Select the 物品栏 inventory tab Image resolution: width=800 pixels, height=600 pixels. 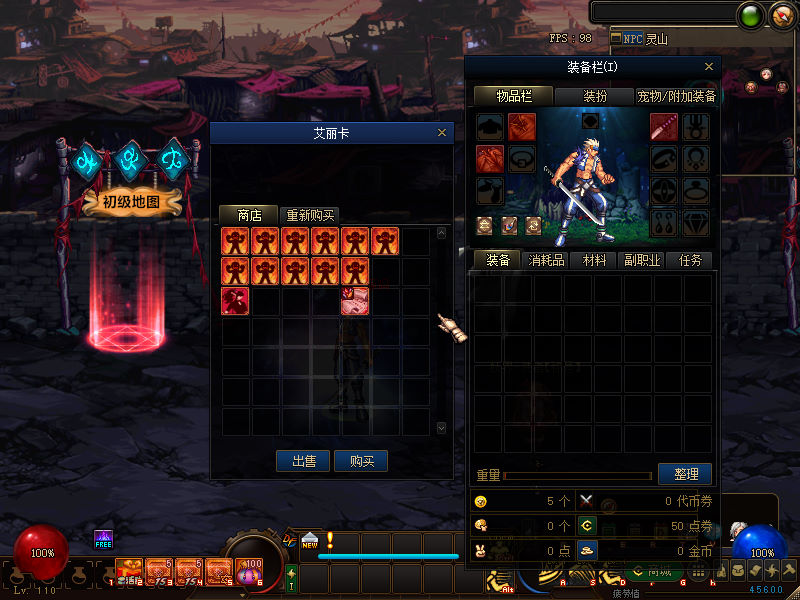[x=512, y=96]
